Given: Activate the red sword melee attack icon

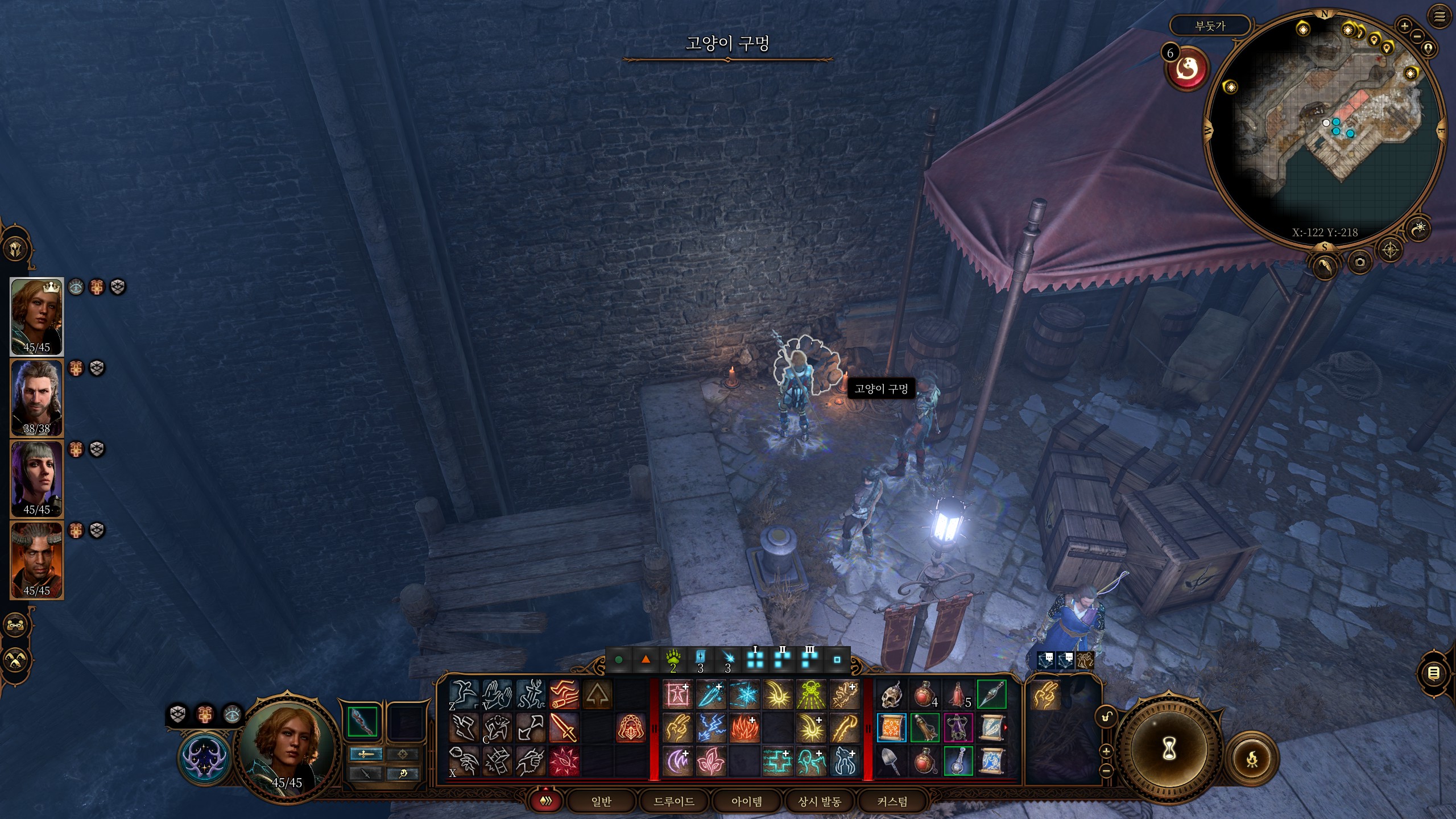Looking at the screenshot, I should click(x=564, y=728).
